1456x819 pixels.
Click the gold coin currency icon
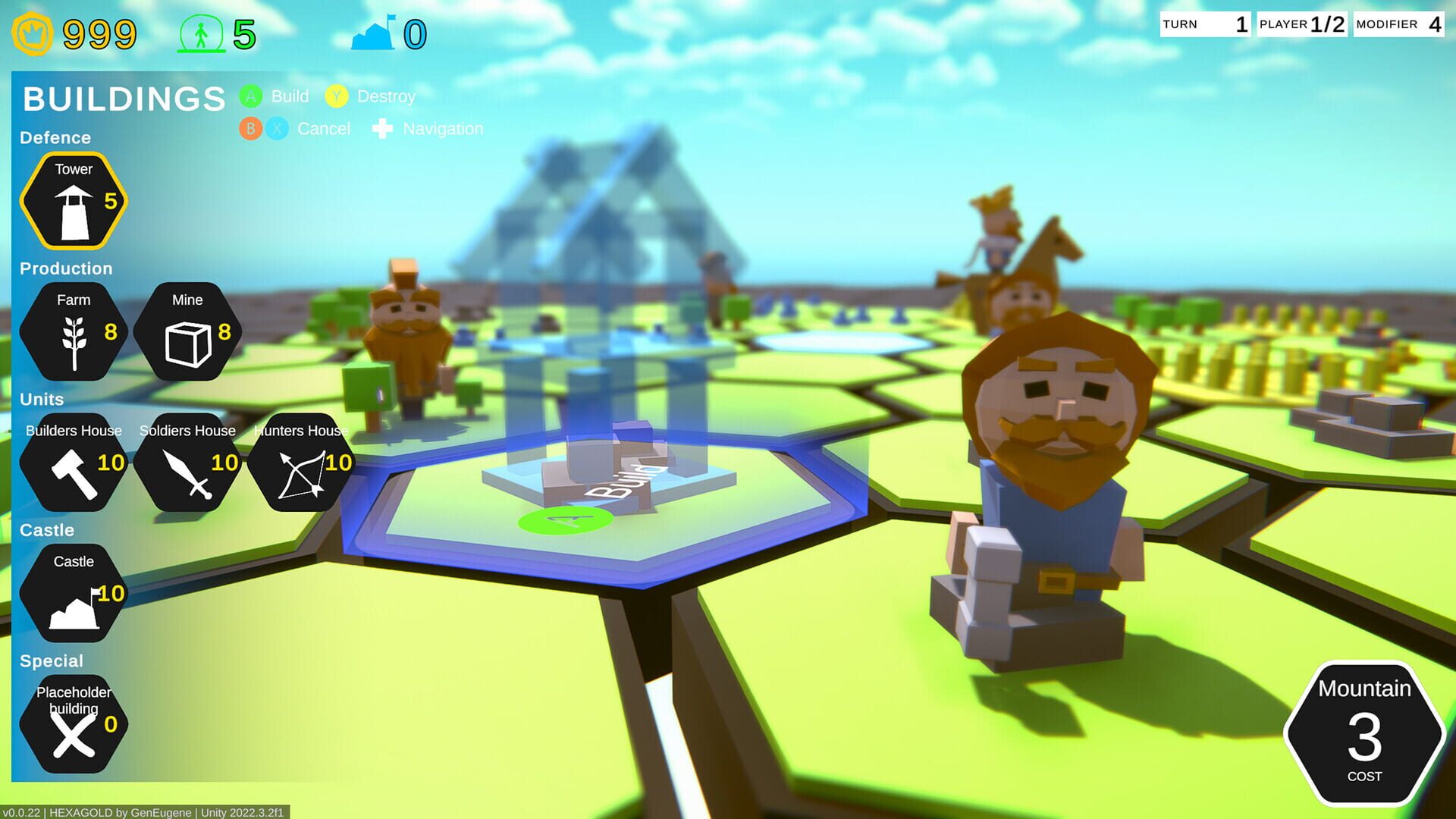tap(32, 32)
